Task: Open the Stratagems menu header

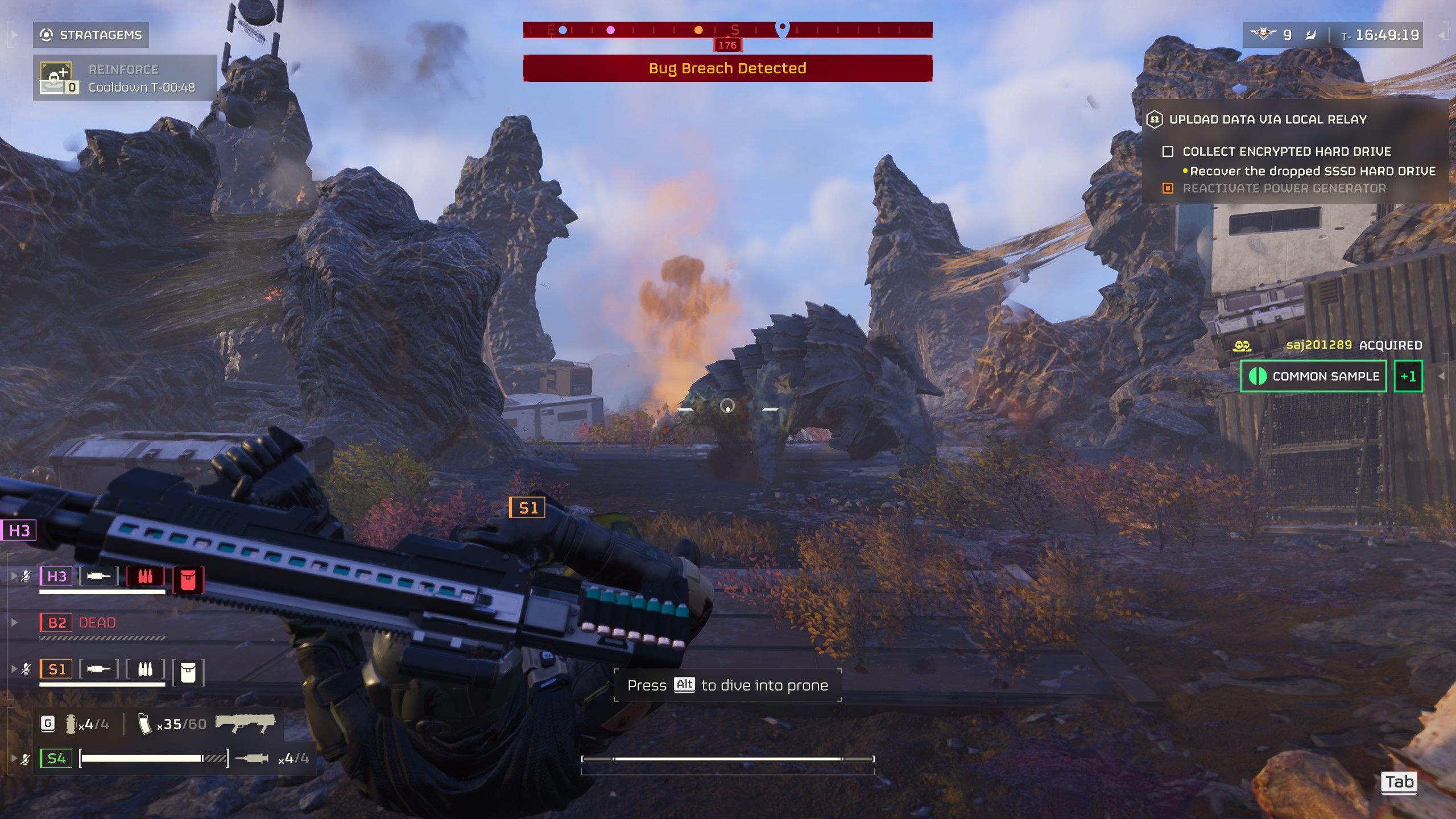Action: pos(91,35)
